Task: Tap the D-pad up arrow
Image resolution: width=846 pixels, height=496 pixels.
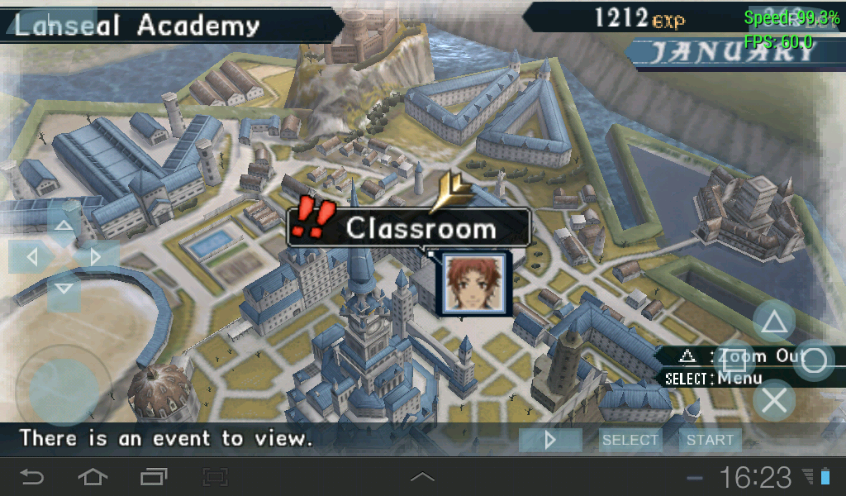Action: coord(63,226)
